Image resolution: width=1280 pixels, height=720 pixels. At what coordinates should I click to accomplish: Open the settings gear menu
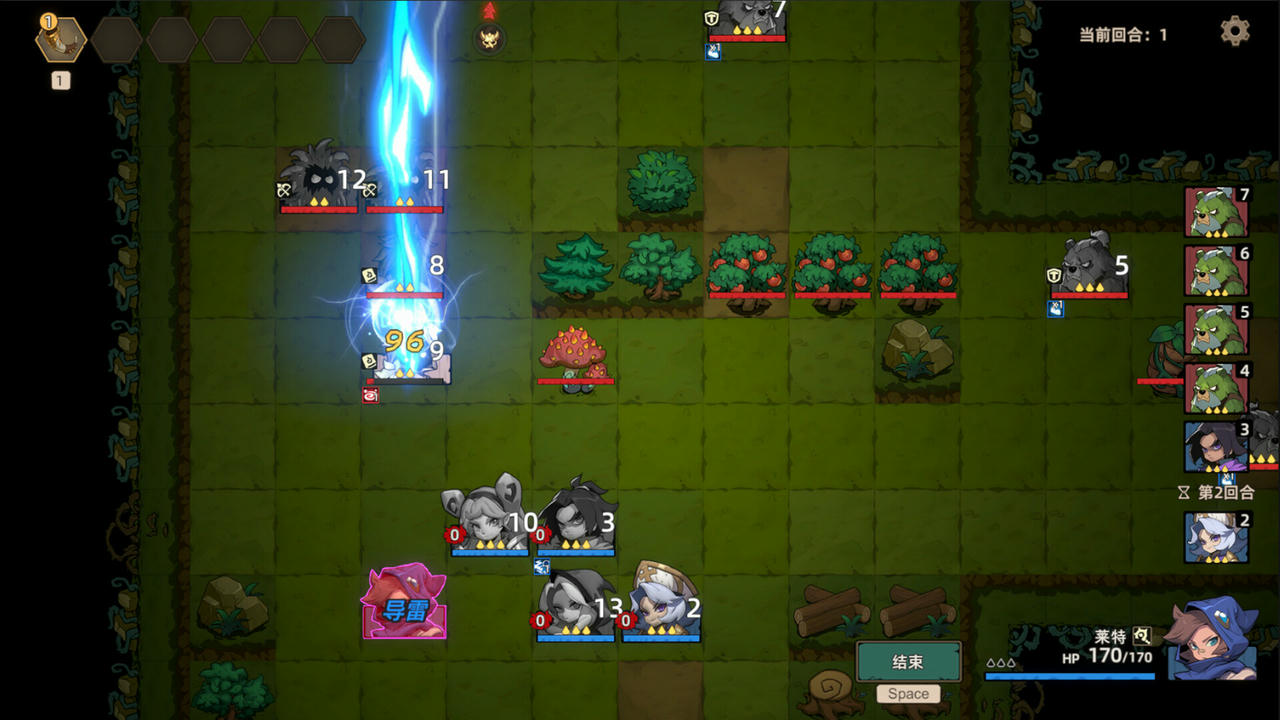coord(1235,31)
